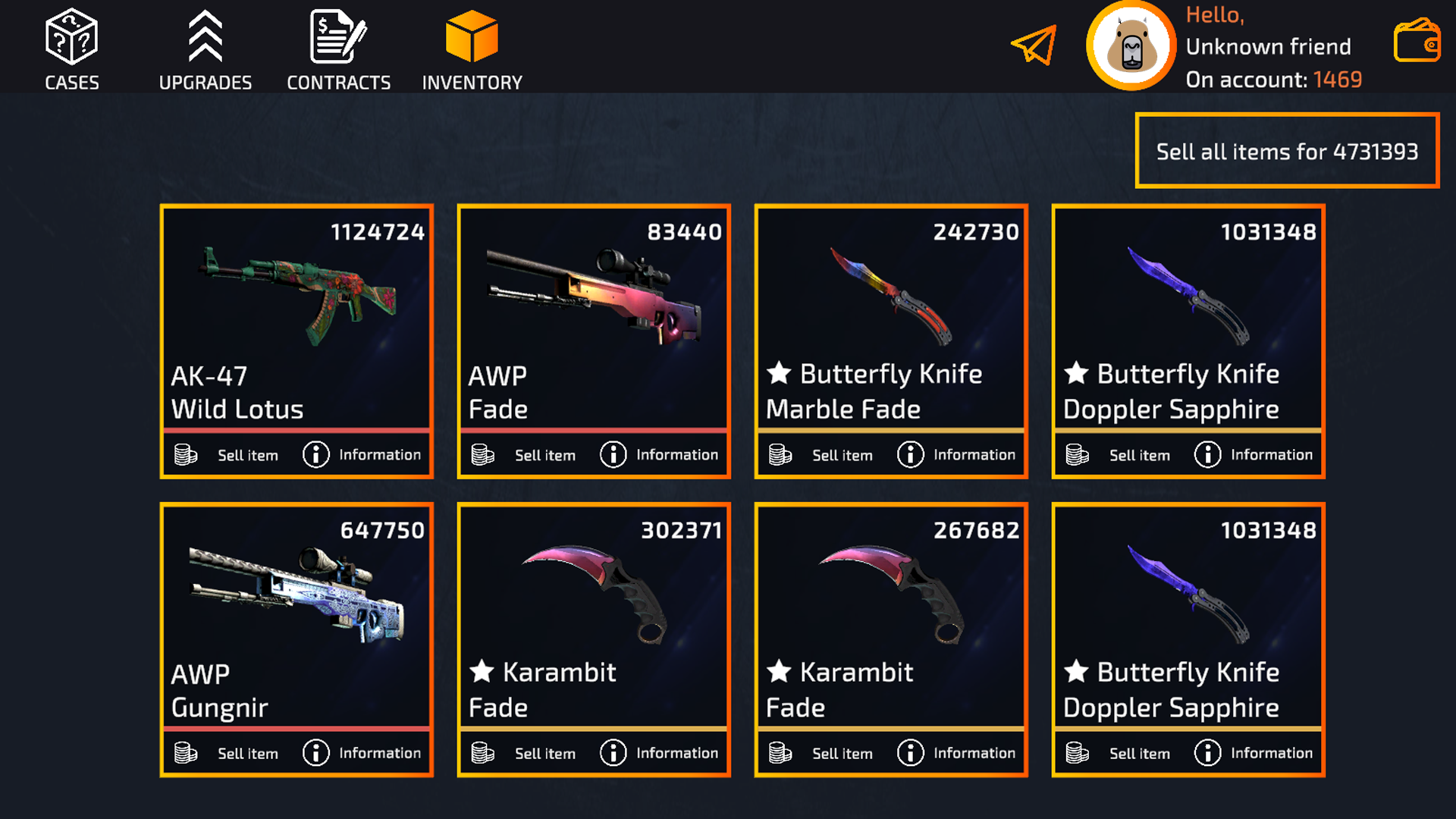The image size is (1456, 819).
Task: Open the wallet icon to deposit funds
Action: click(1417, 42)
